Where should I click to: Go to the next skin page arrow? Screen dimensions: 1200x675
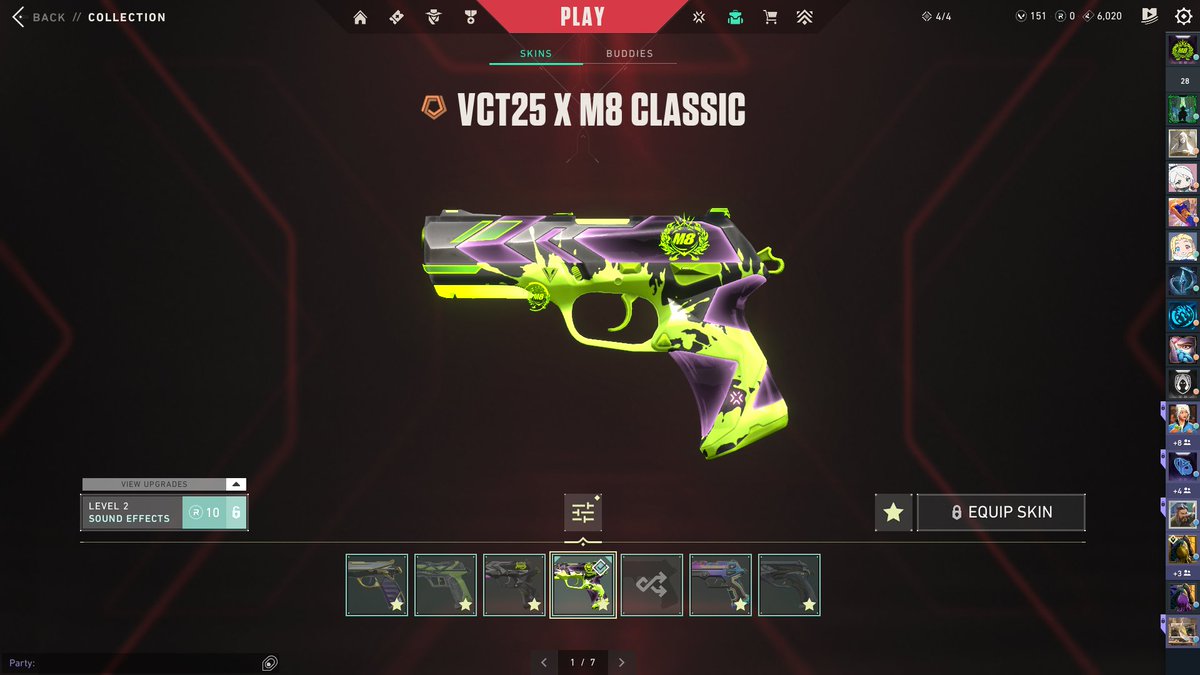point(621,662)
